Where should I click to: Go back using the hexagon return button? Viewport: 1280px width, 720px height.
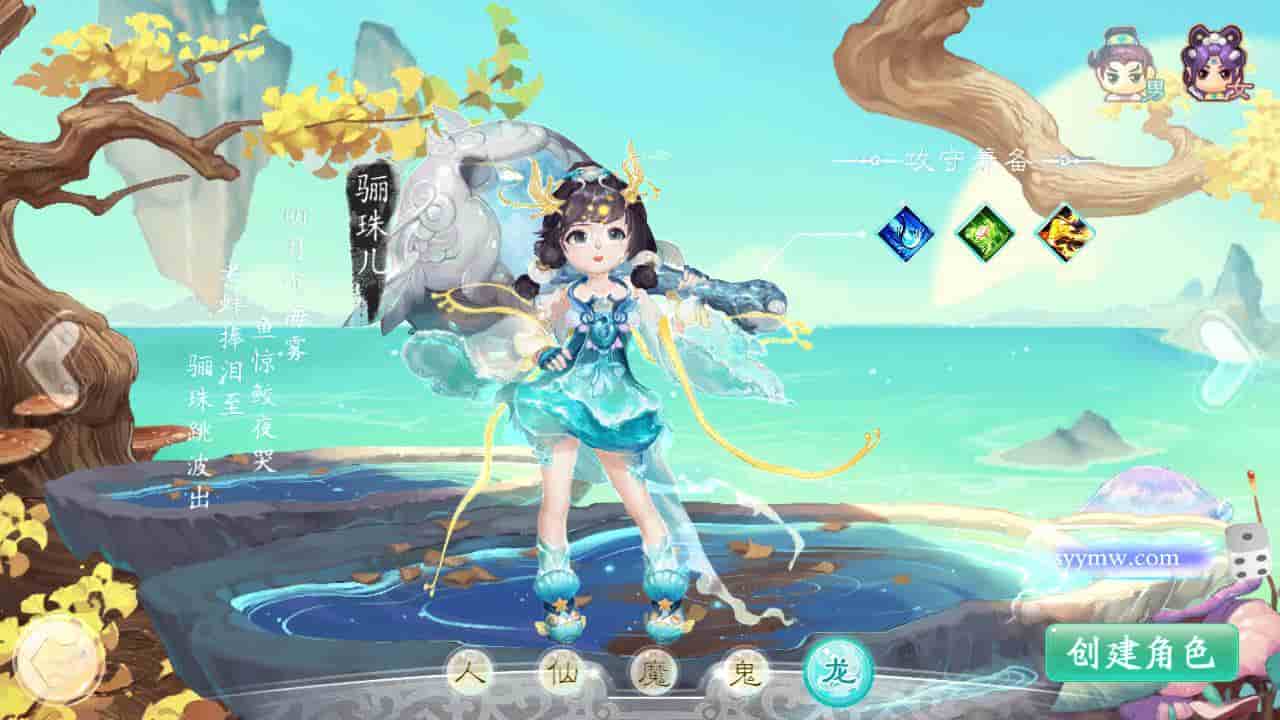tap(56, 661)
